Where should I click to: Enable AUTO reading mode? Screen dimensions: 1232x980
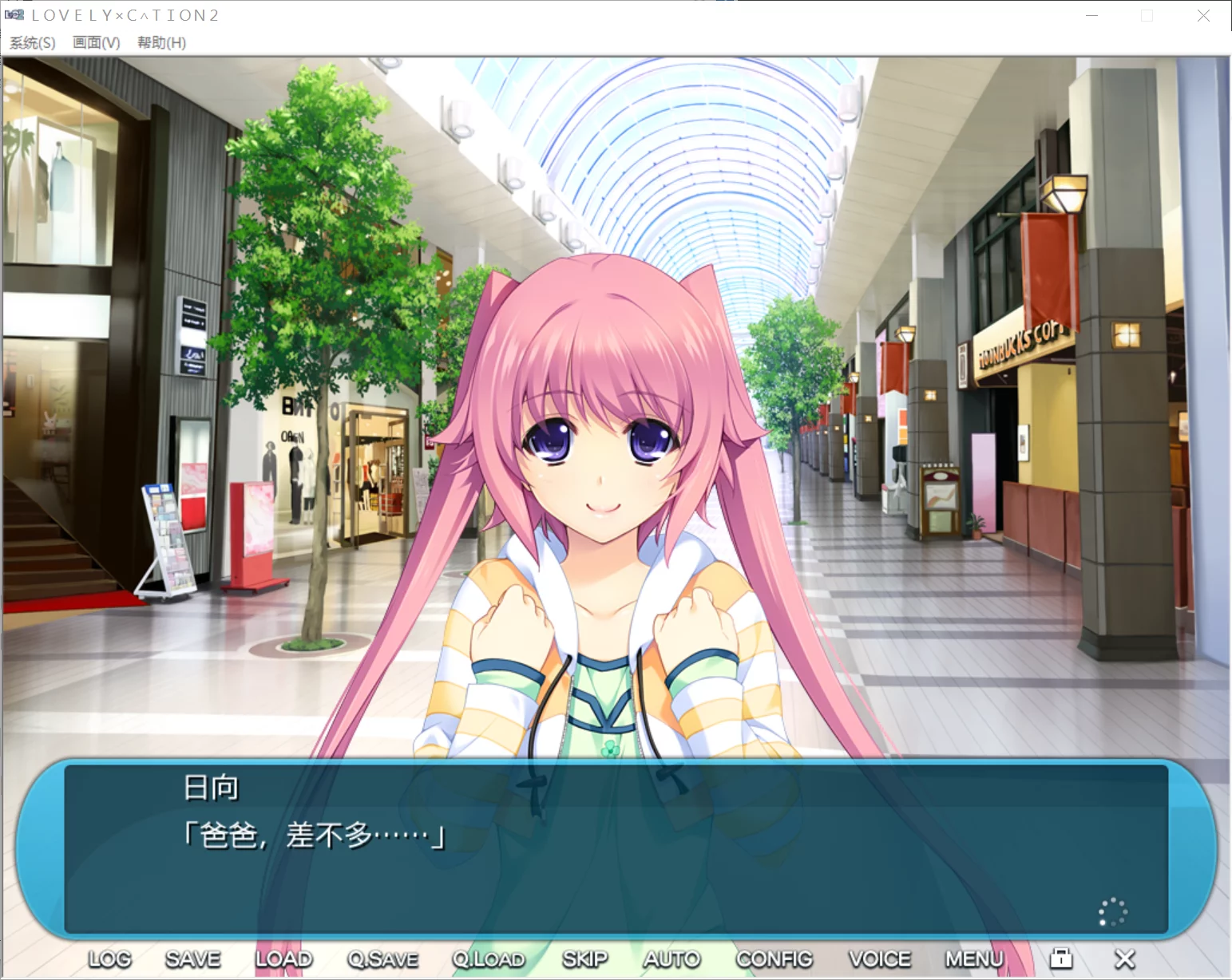pos(671,958)
